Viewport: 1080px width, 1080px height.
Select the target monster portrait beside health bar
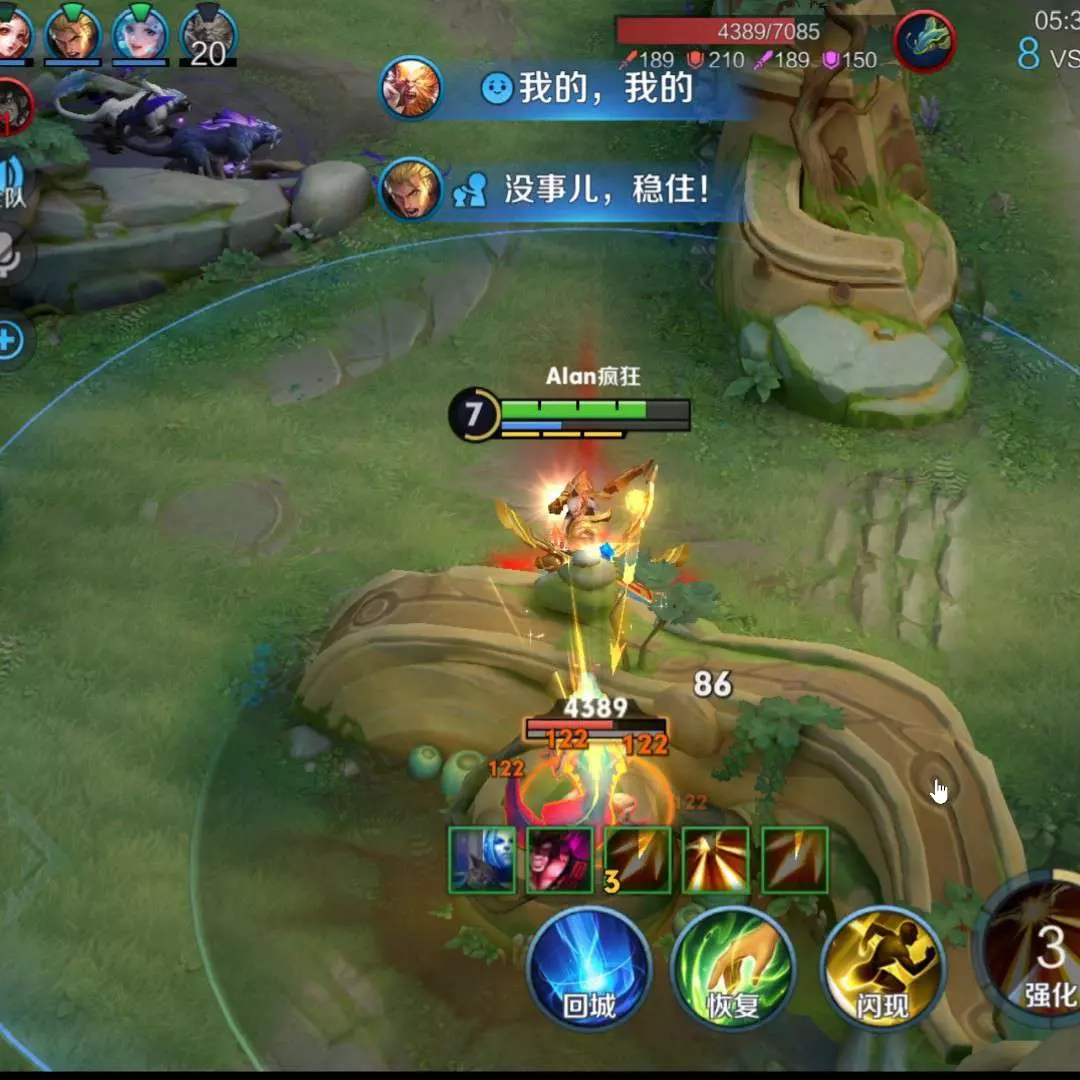click(x=924, y=42)
